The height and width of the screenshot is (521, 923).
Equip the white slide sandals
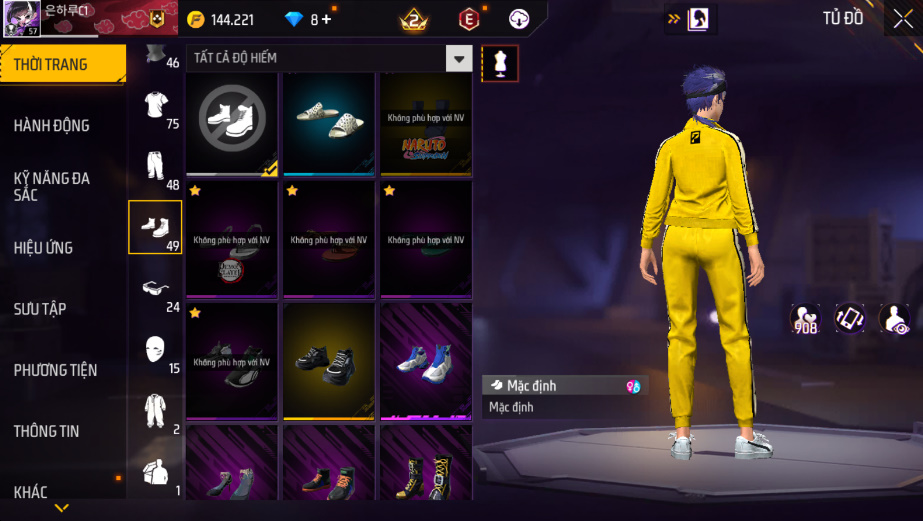click(329, 123)
